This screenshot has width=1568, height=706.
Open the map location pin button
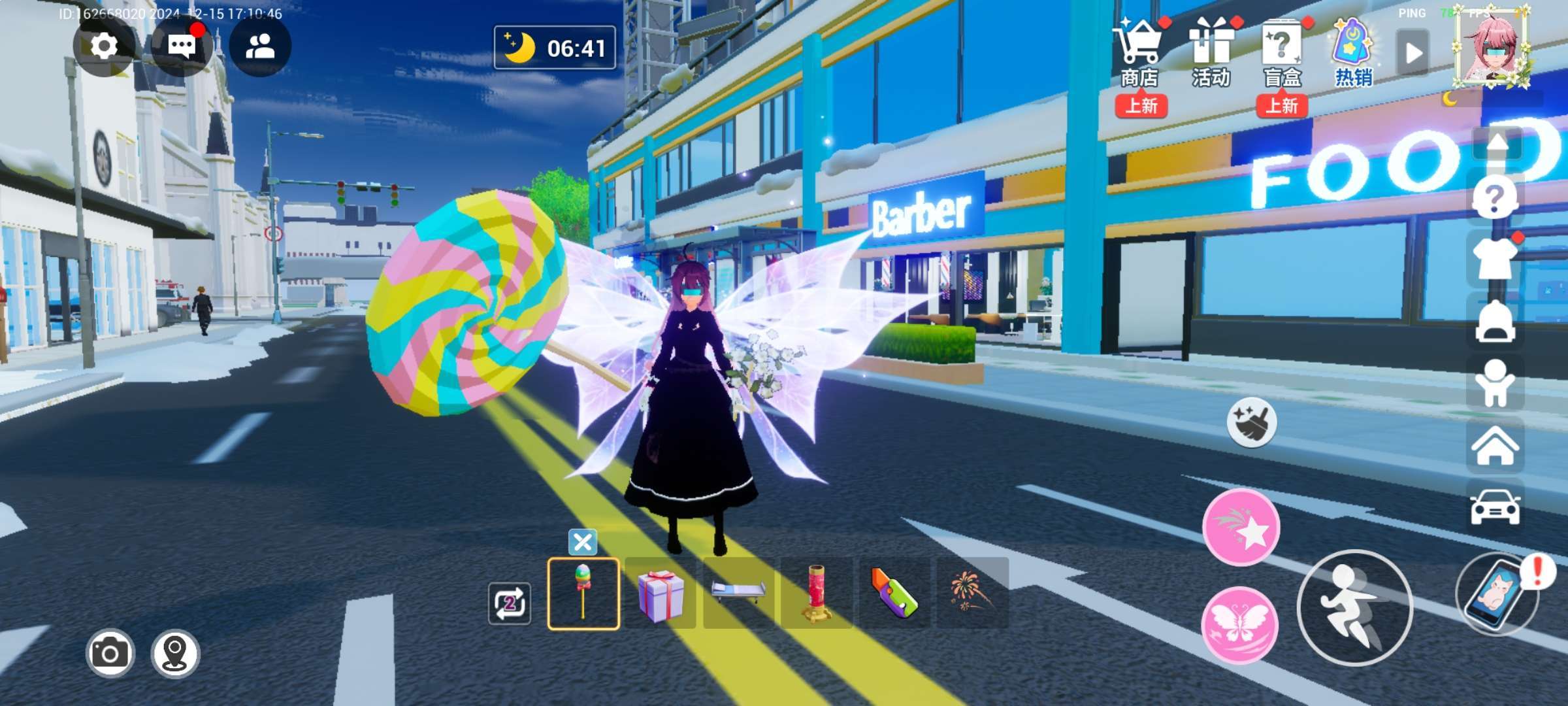175,653
